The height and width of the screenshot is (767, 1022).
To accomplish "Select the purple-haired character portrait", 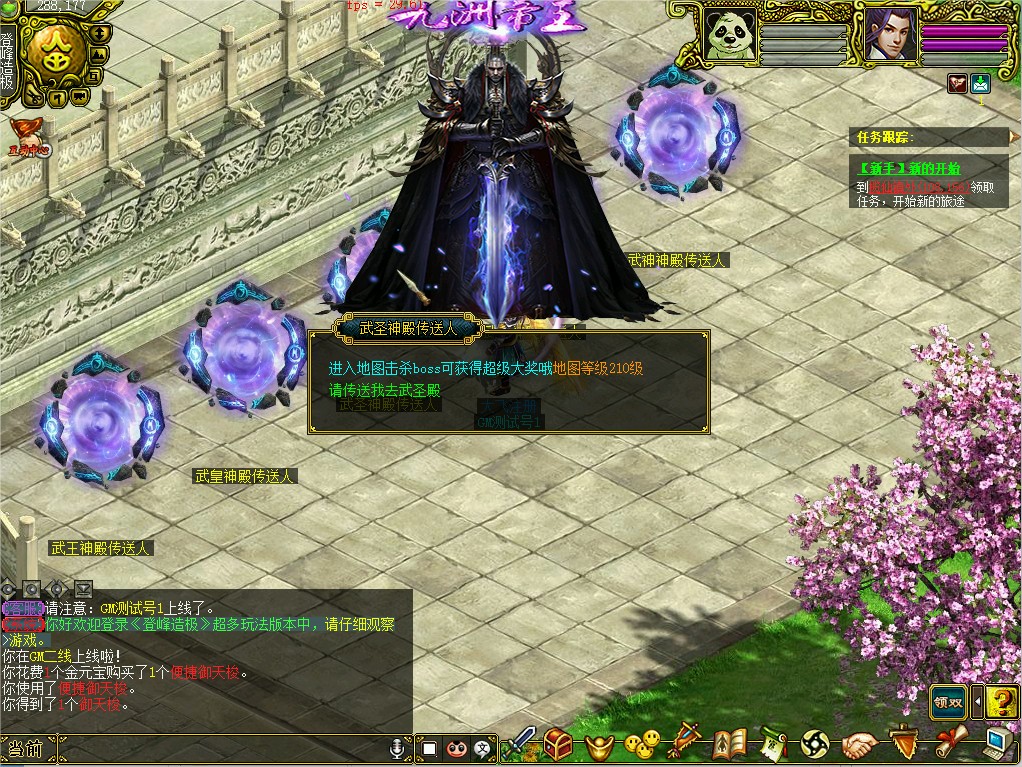I will pos(885,36).
